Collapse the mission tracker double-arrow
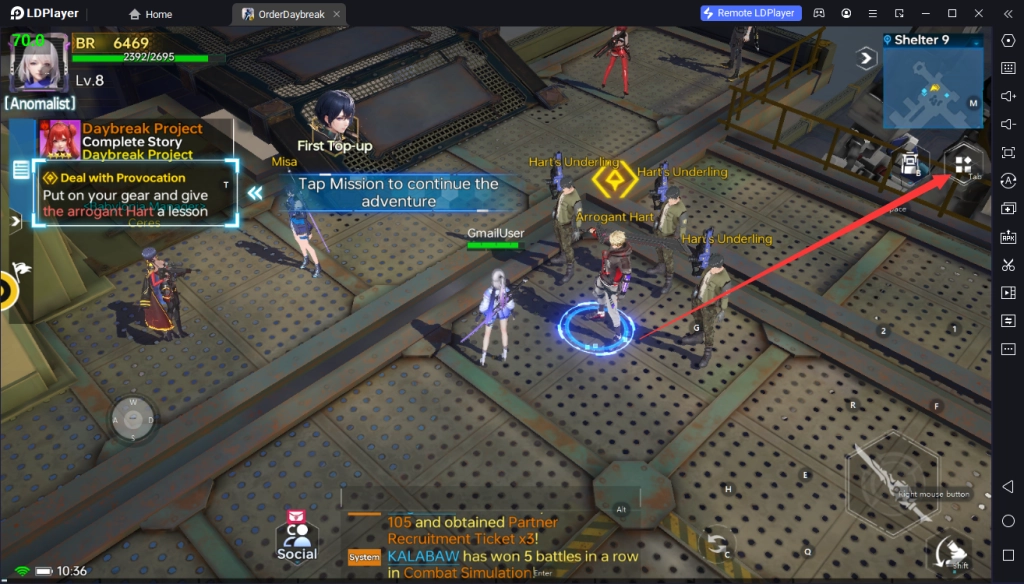 click(x=256, y=192)
